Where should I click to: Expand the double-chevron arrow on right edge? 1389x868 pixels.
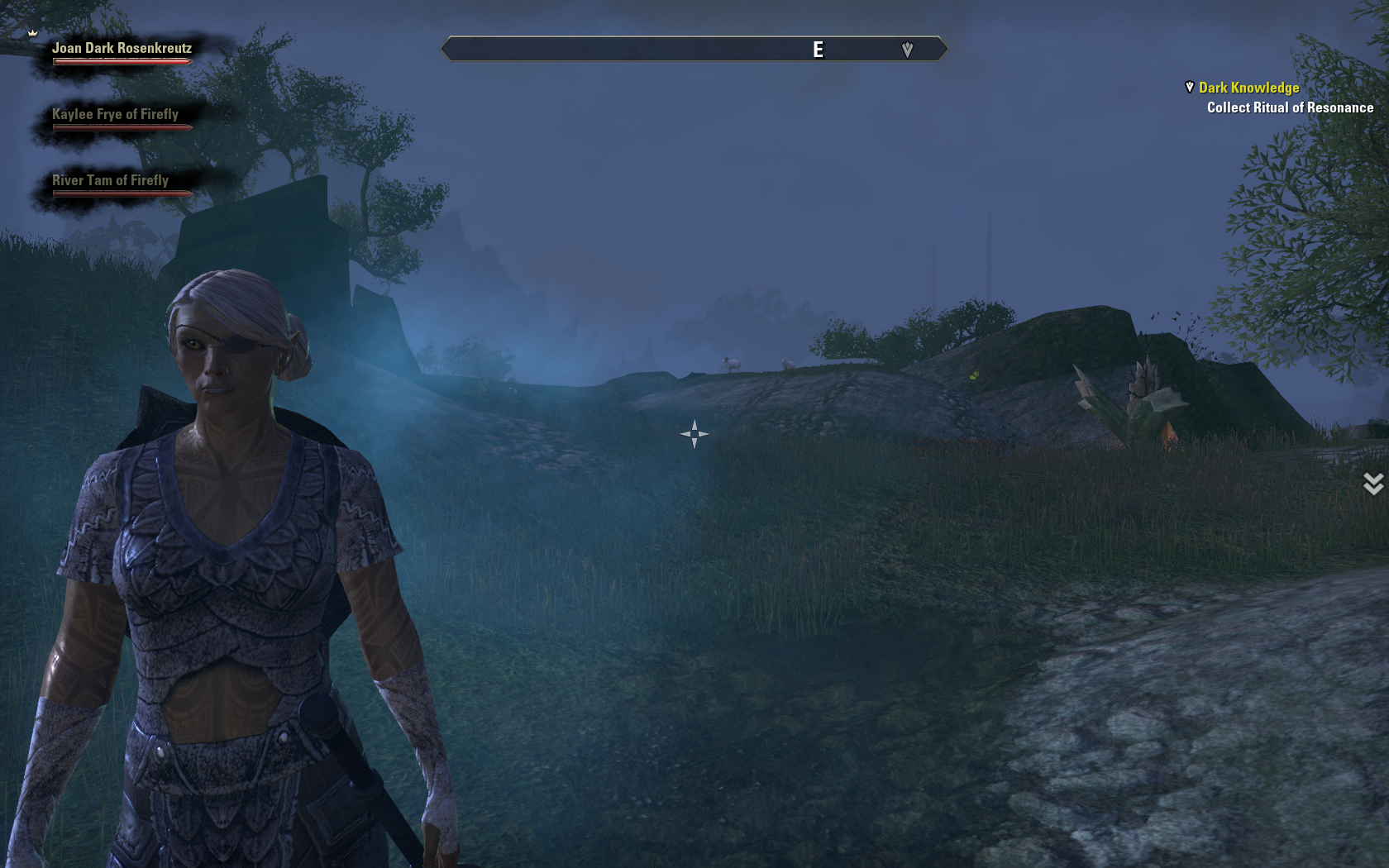[x=1372, y=484]
